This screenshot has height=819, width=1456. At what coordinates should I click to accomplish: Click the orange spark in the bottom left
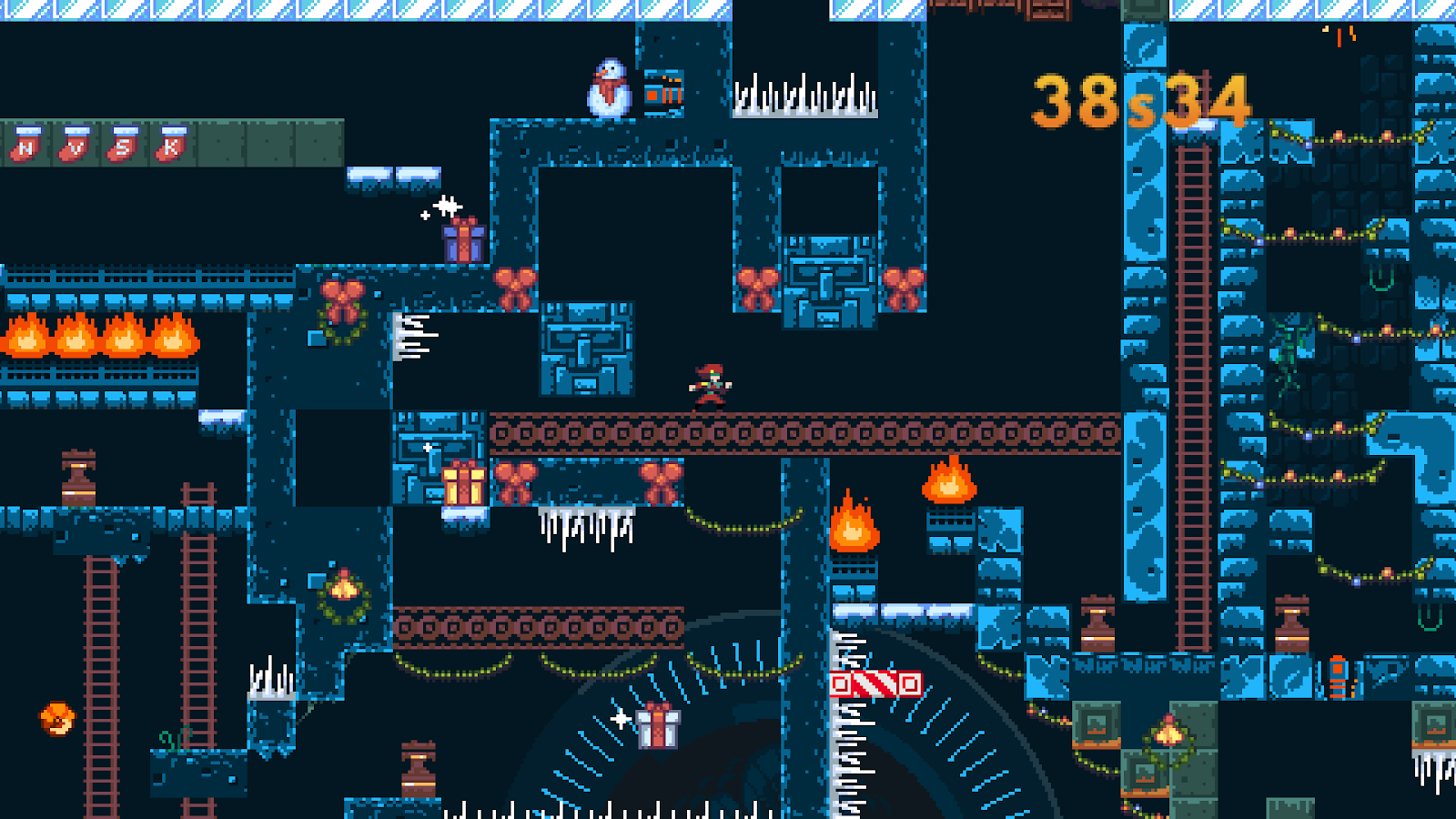pyautogui.click(x=56, y=717)
